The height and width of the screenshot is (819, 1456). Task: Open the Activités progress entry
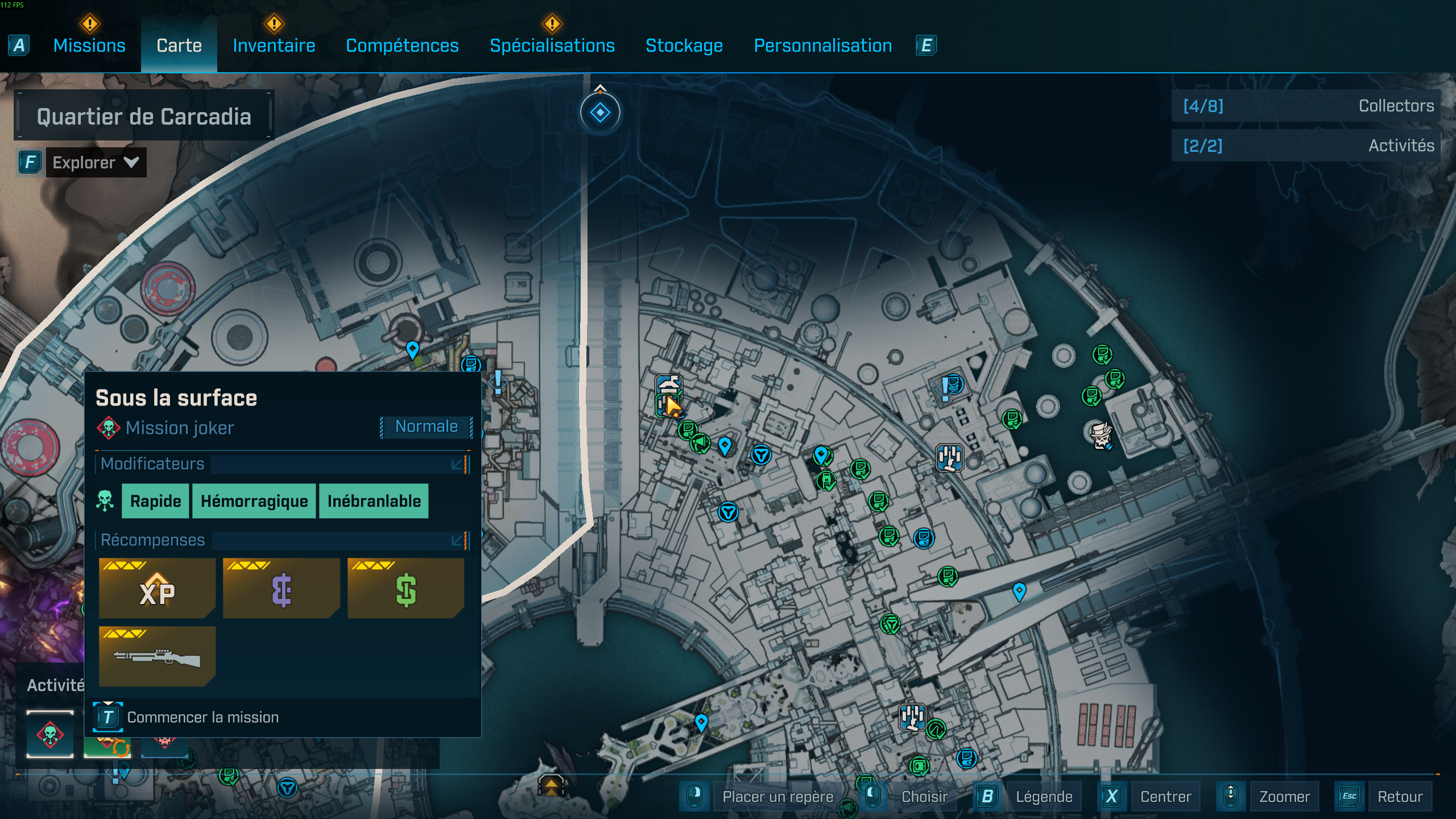[1307, 146]
